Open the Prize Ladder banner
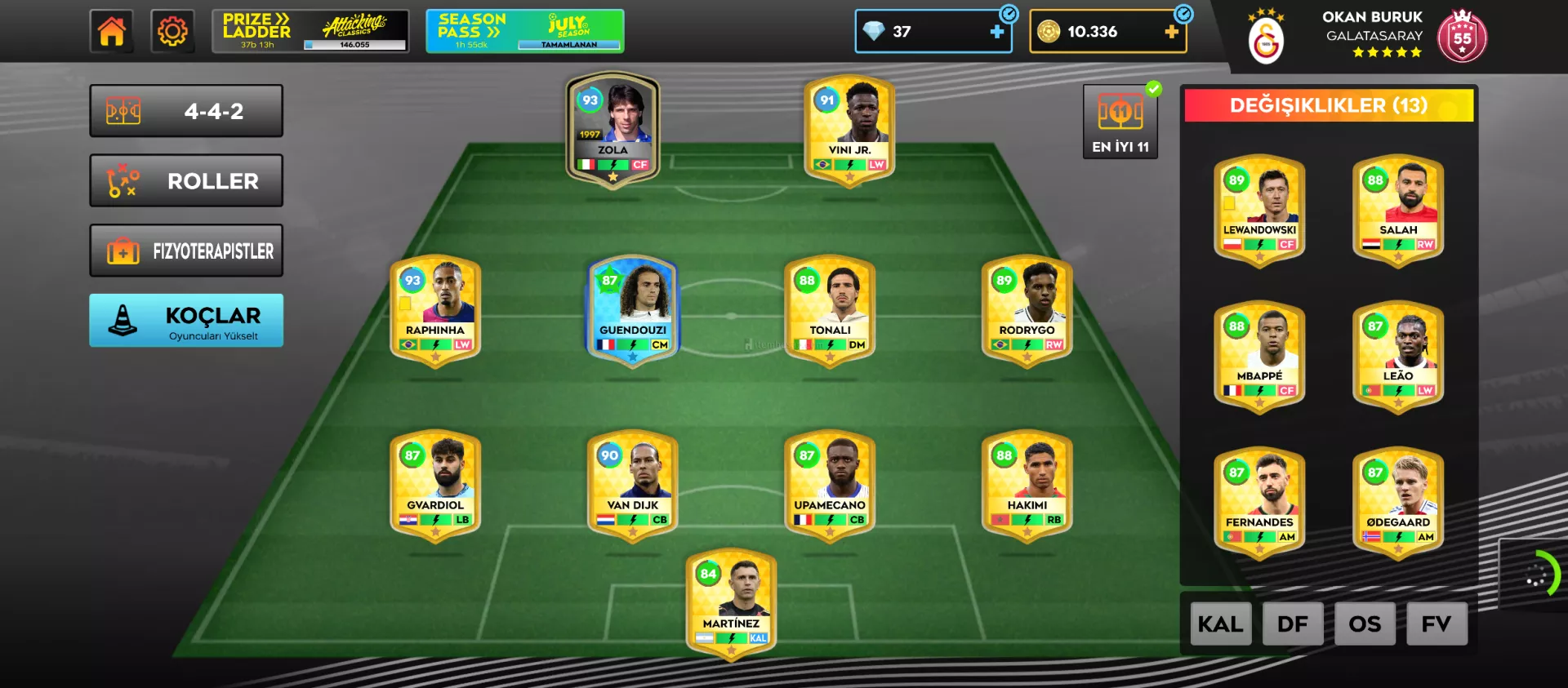 pyautogui.click(x=310, y=32)
